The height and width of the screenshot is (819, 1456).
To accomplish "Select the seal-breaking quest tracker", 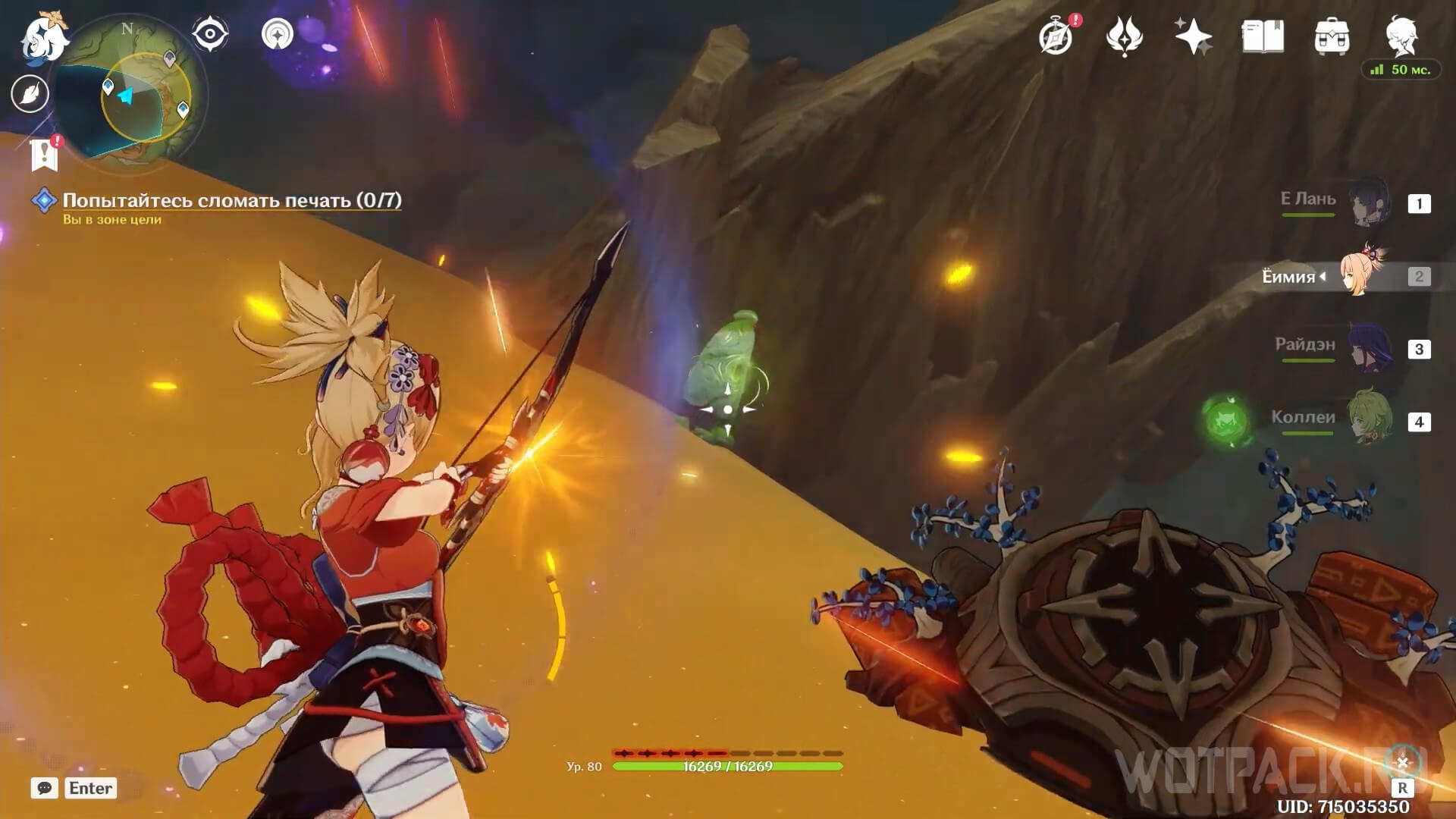I will pyautogui.click(x=231, y=200).
